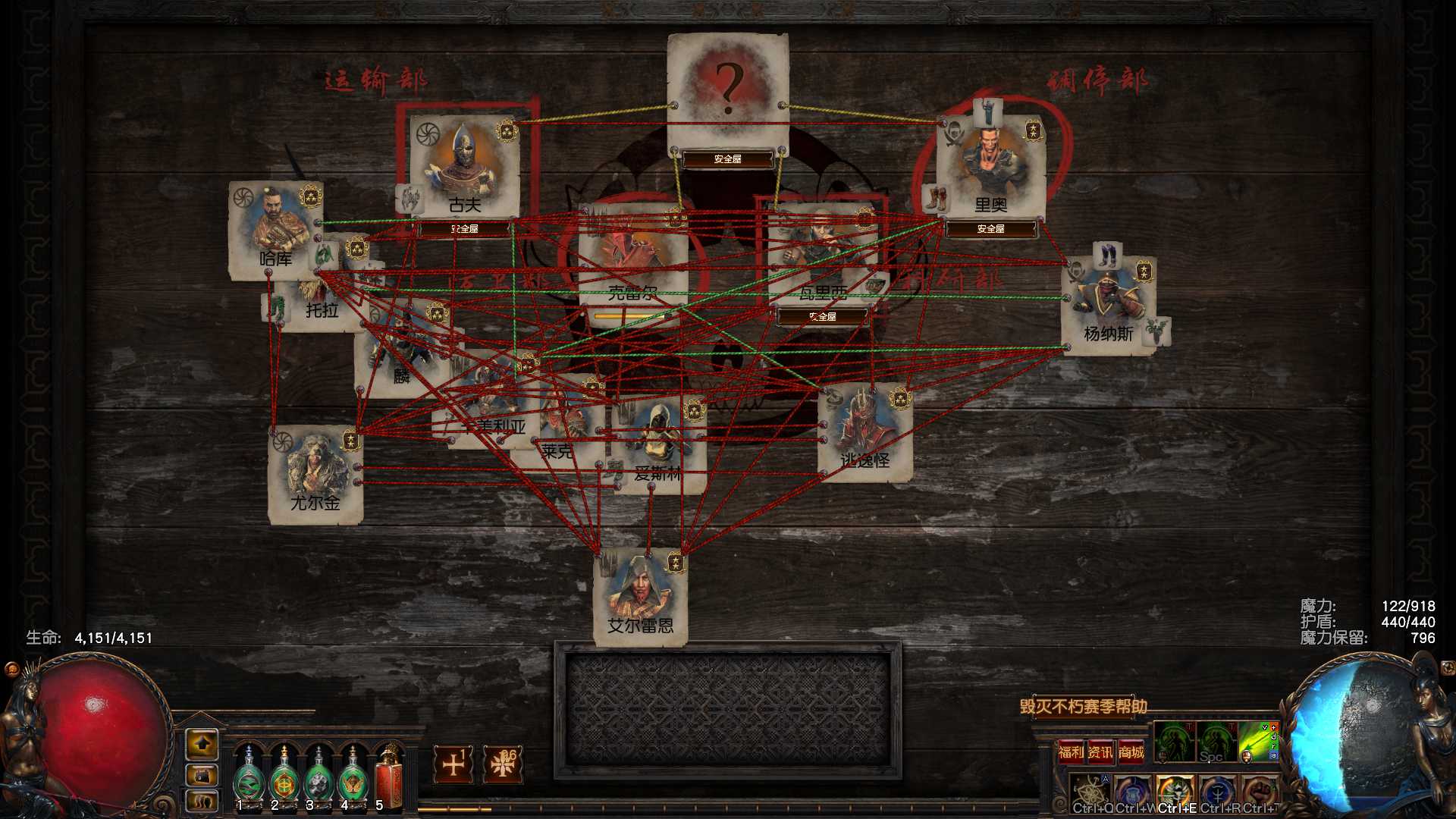Select syndicate member 哈库 card
Screen dimensions: 1456x819
tap(275, 230)
